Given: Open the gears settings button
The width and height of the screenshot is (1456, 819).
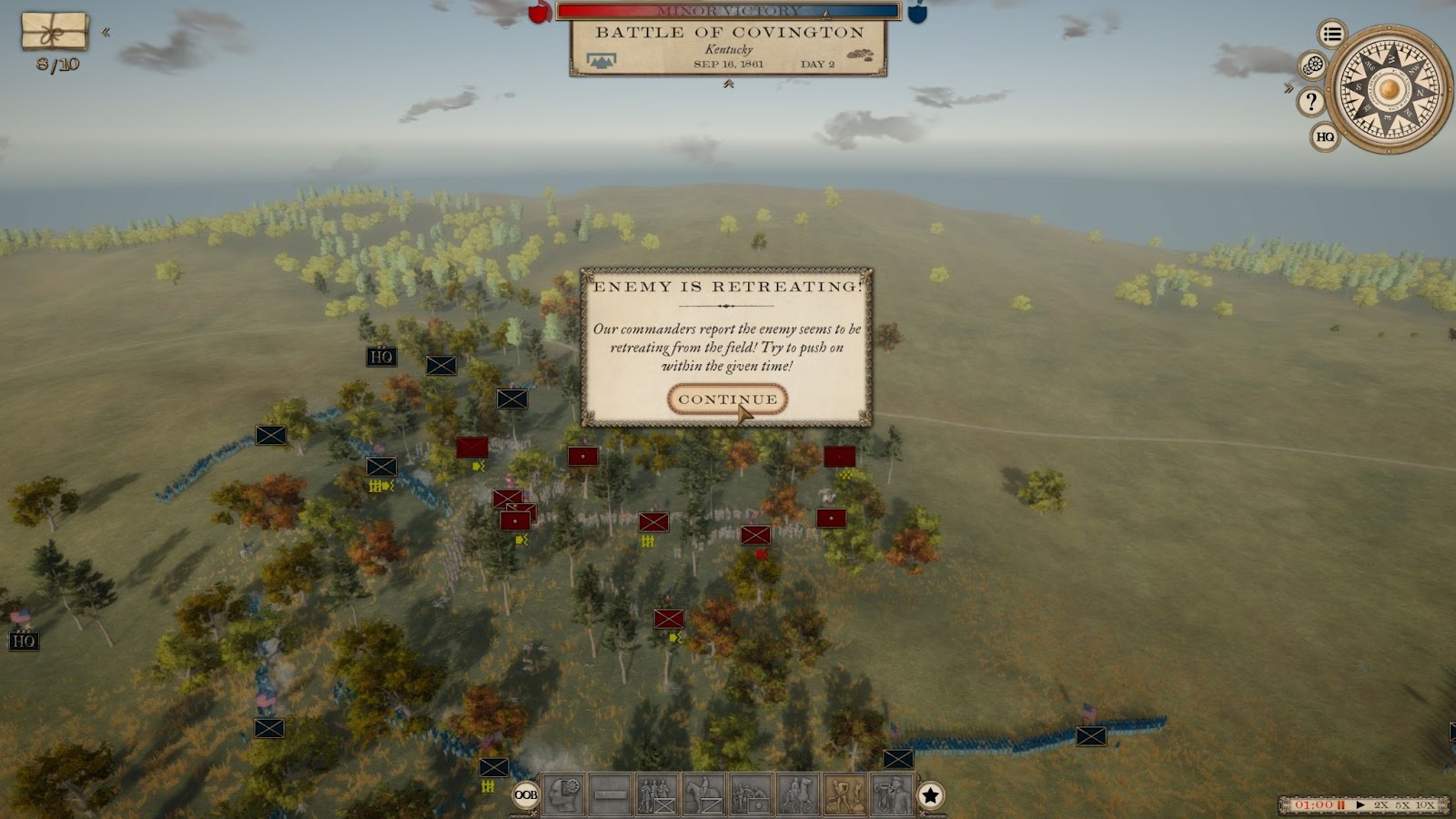Looking at the screenshot, I should 1312,66.
